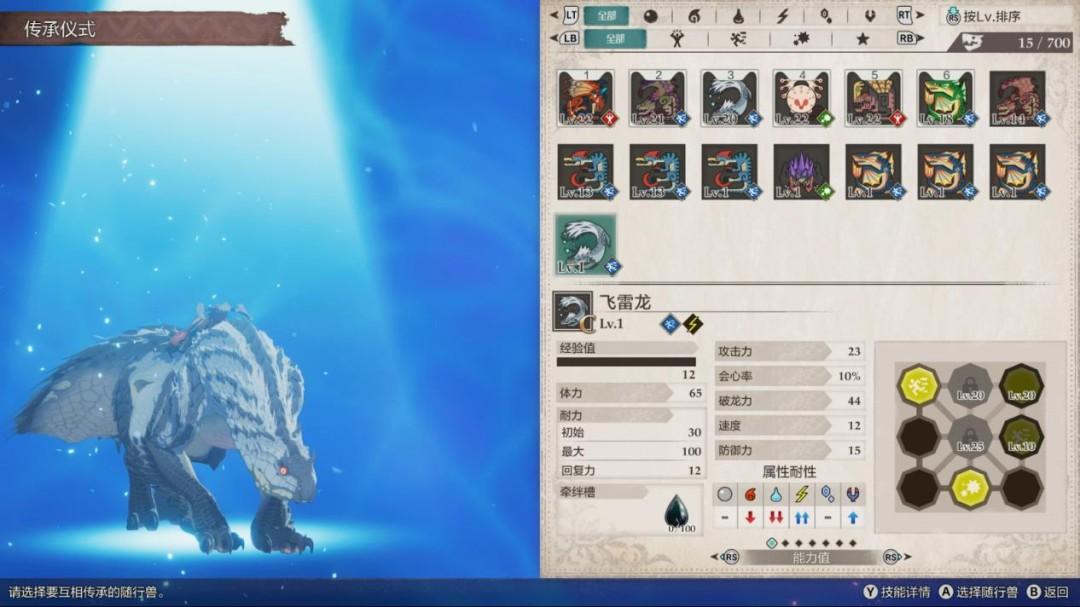Viewport: 1080px width, 607px height.
Task: Select the bright yellow burst gene slot
Action: coord(969,487)
